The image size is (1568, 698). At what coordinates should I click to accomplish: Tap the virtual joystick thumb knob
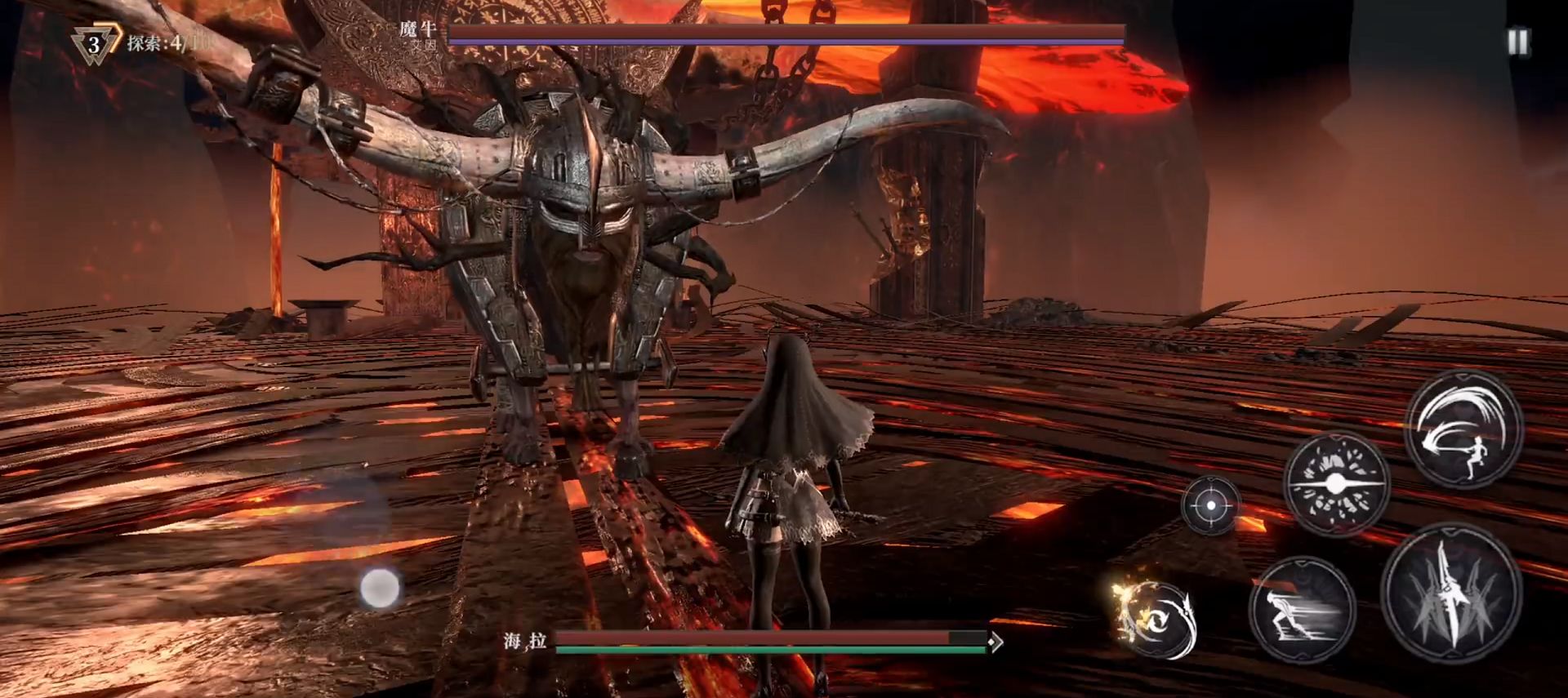pyautogui.click(x=380, y=588)
